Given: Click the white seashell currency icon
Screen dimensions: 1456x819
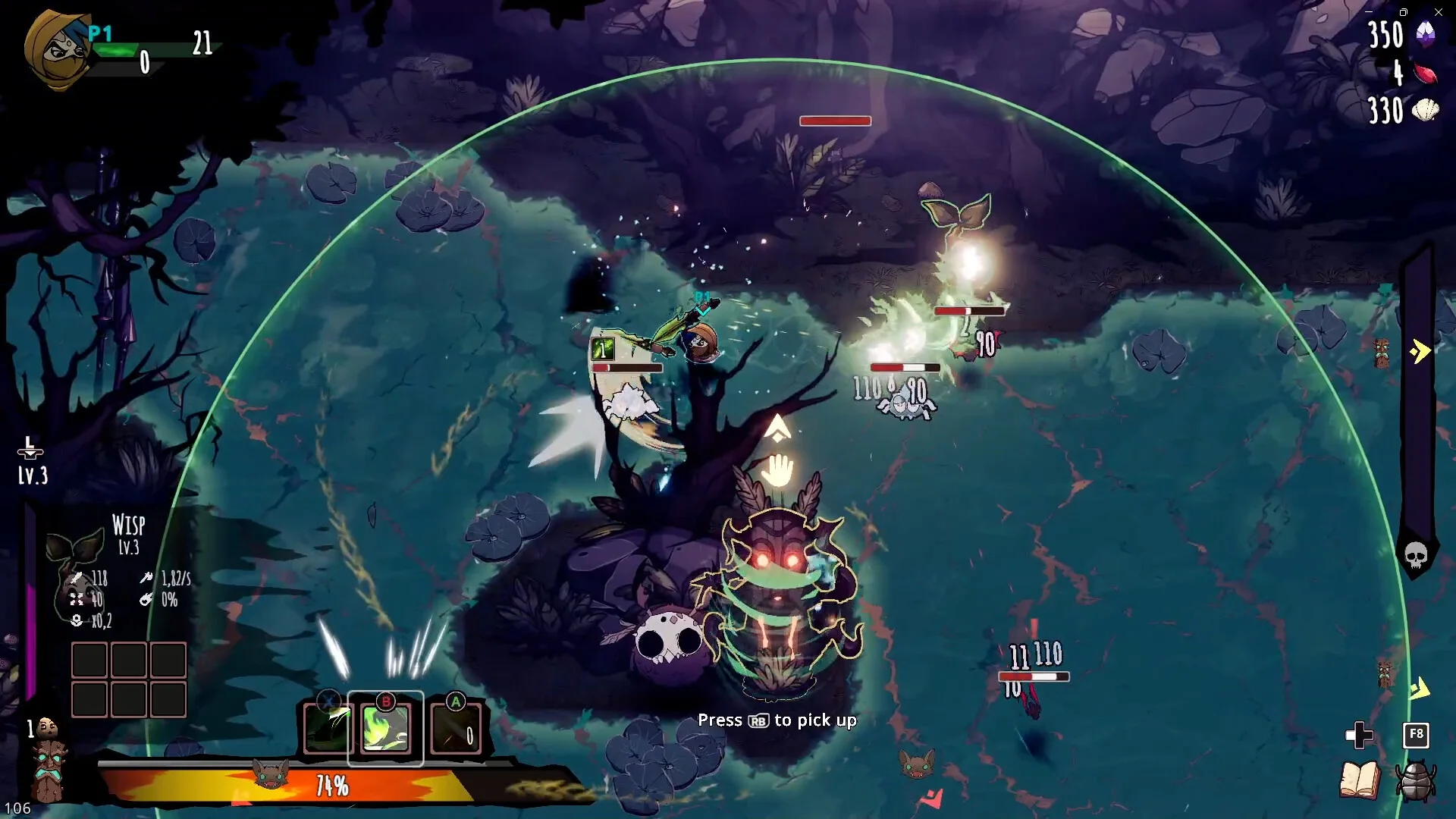Looking at the screenshot, I should point(1426,111).
